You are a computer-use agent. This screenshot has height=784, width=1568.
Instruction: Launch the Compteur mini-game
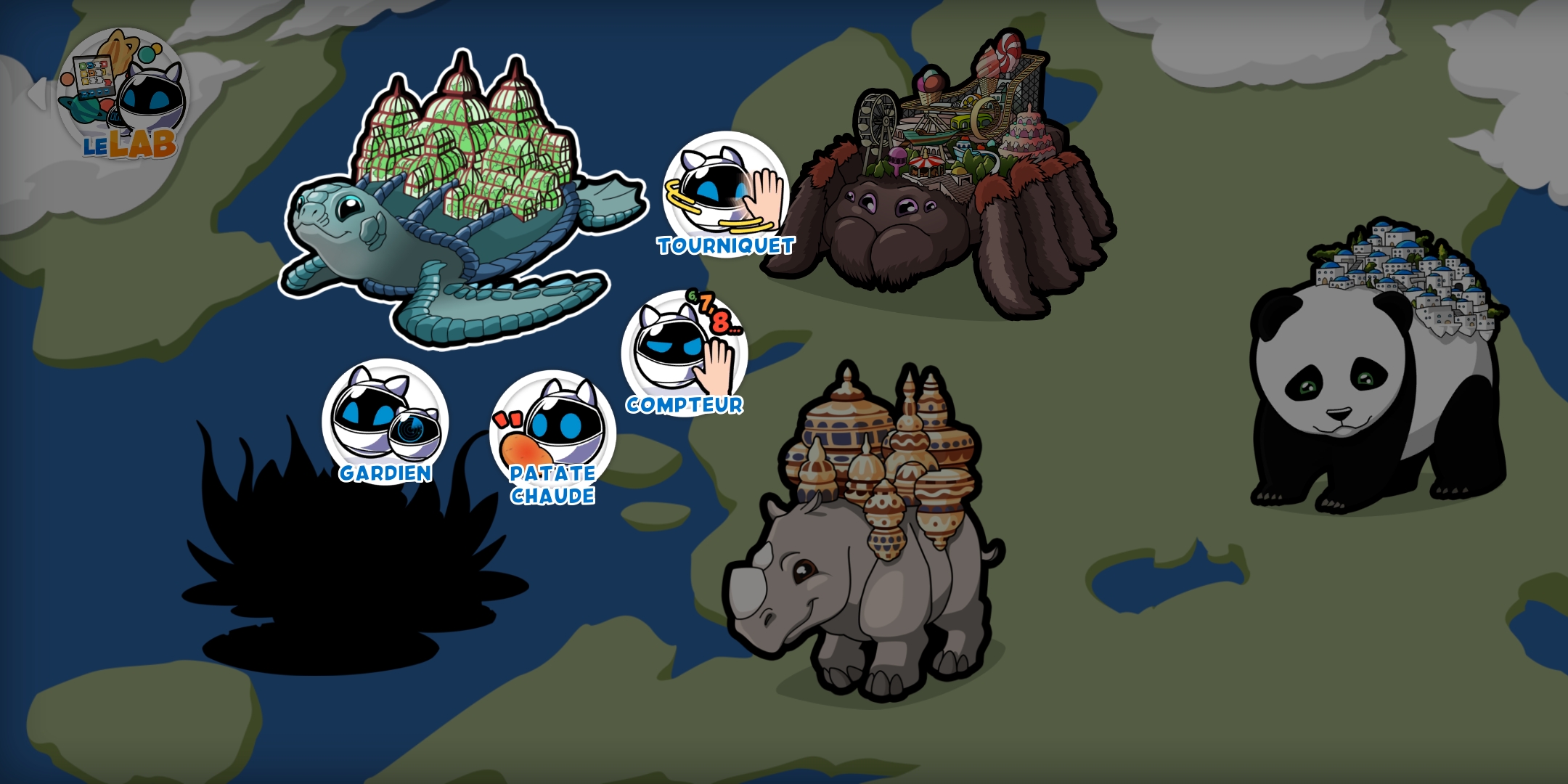(x=684, y=353)
